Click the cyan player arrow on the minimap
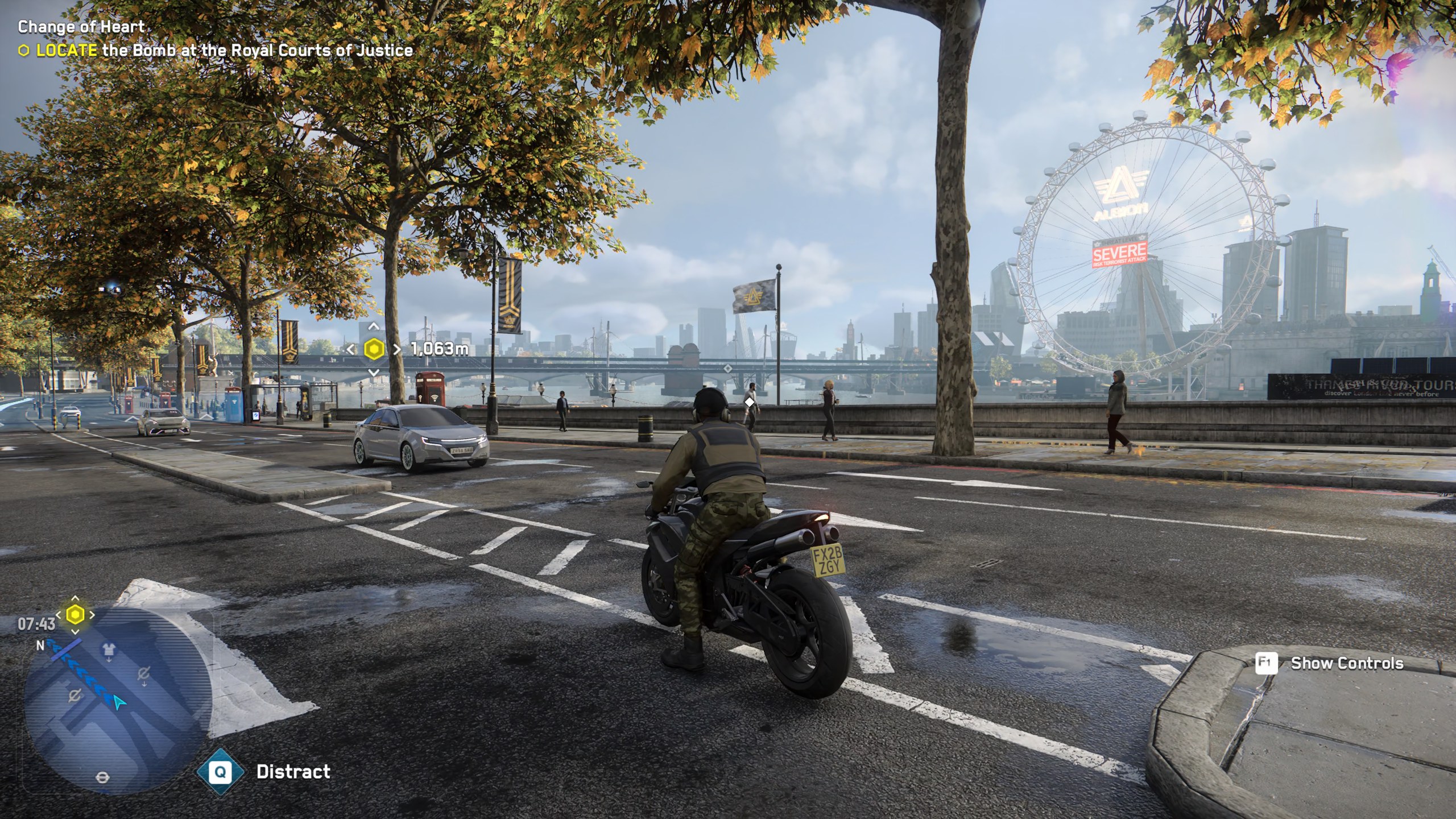Screen dimensions: 1456x819 point(119,703)
